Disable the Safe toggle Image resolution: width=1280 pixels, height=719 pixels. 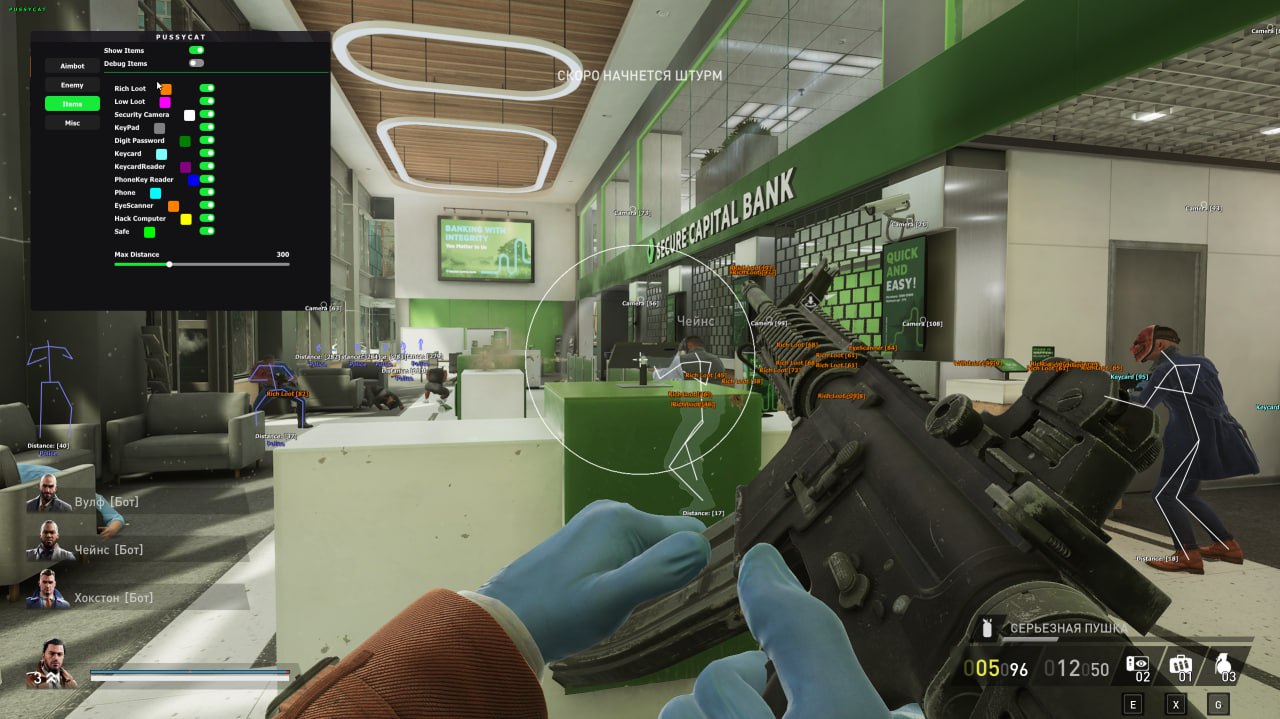pos(207,231)
